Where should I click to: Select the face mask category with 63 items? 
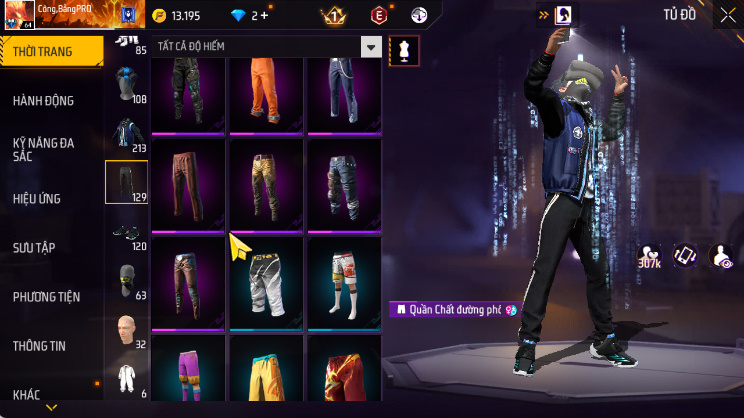tap(126, 281)
